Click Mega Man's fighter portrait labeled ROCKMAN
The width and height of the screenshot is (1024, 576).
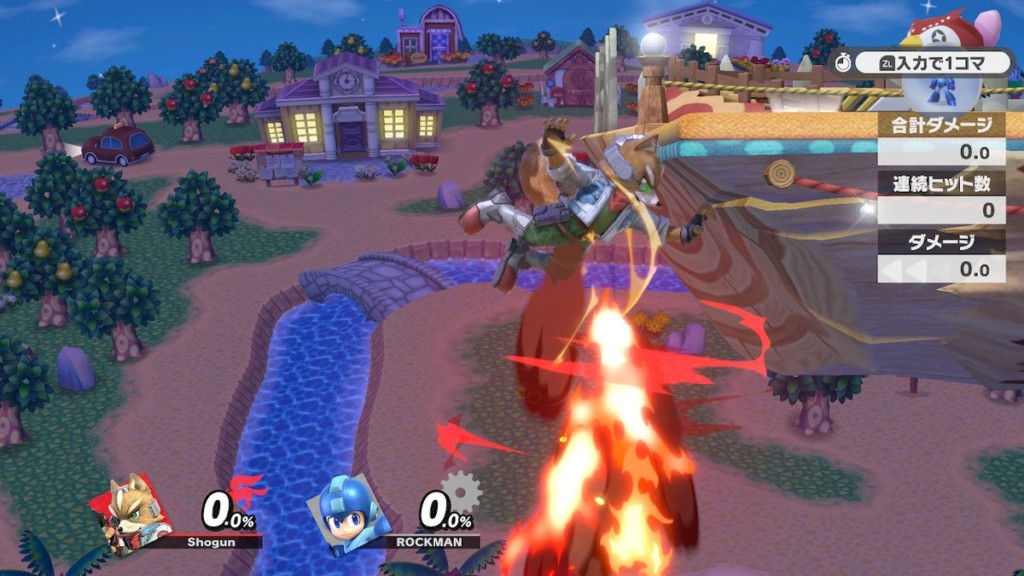(354, 512)
